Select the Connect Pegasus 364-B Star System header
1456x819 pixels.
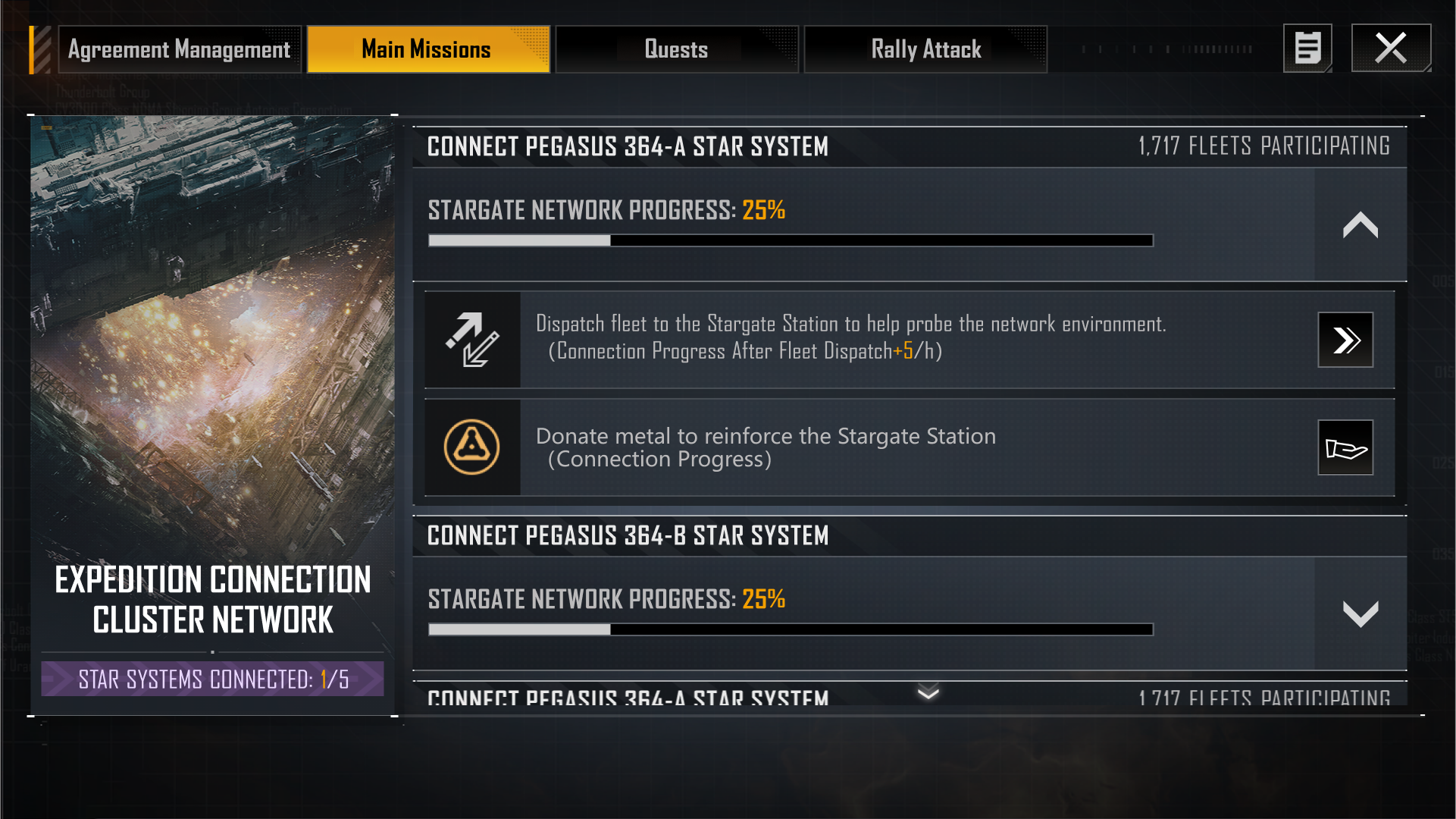[628, 536]
